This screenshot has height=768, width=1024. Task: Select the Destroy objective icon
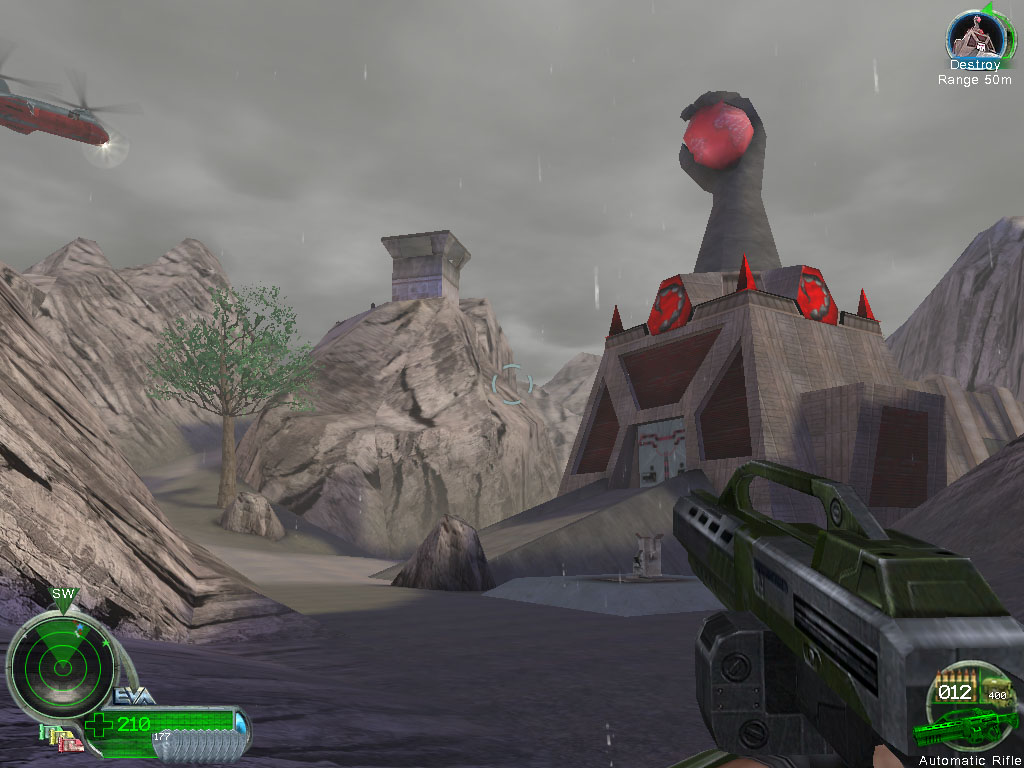coord(975,37)
